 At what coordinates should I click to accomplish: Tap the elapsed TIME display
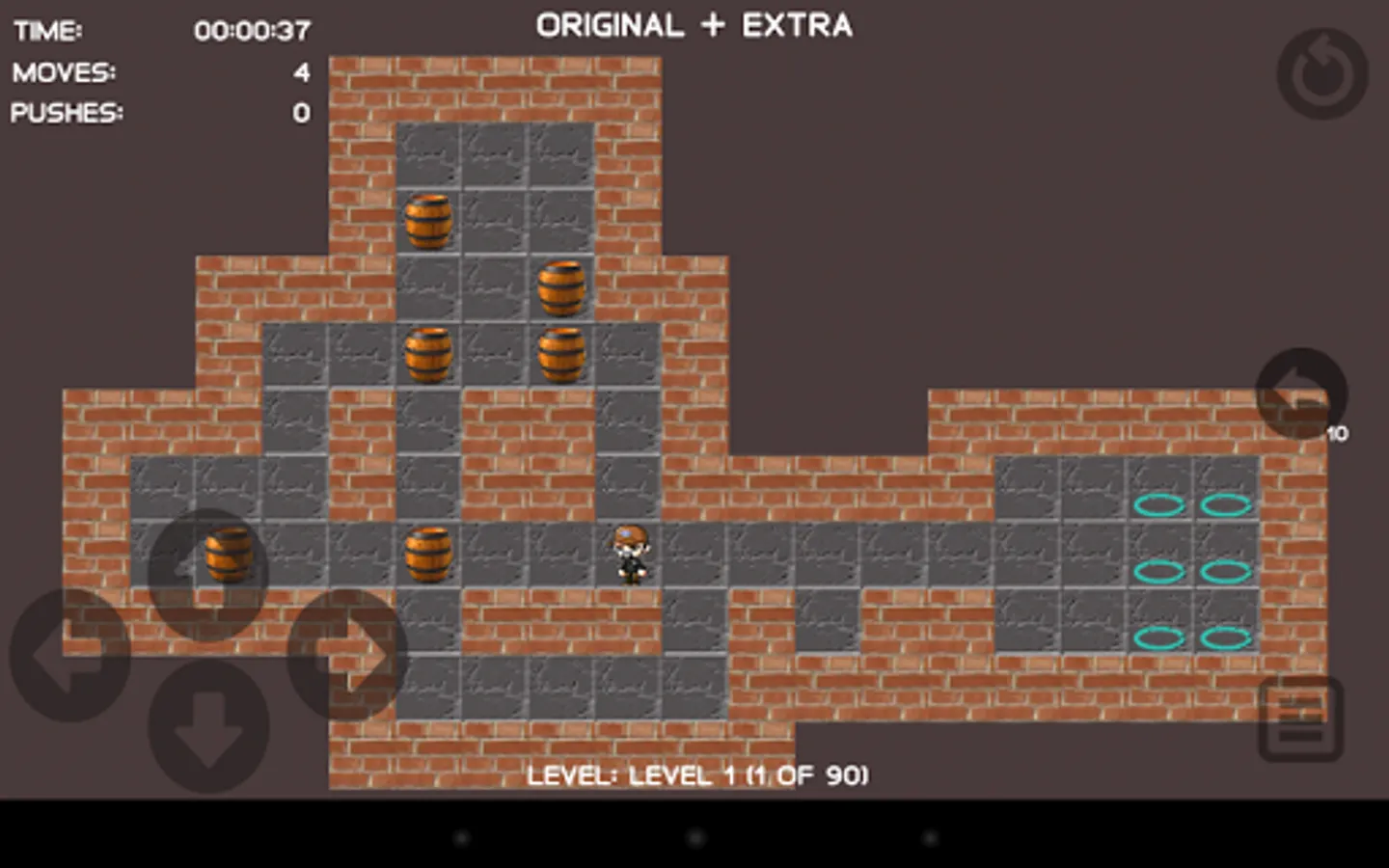tap(253, 30)
